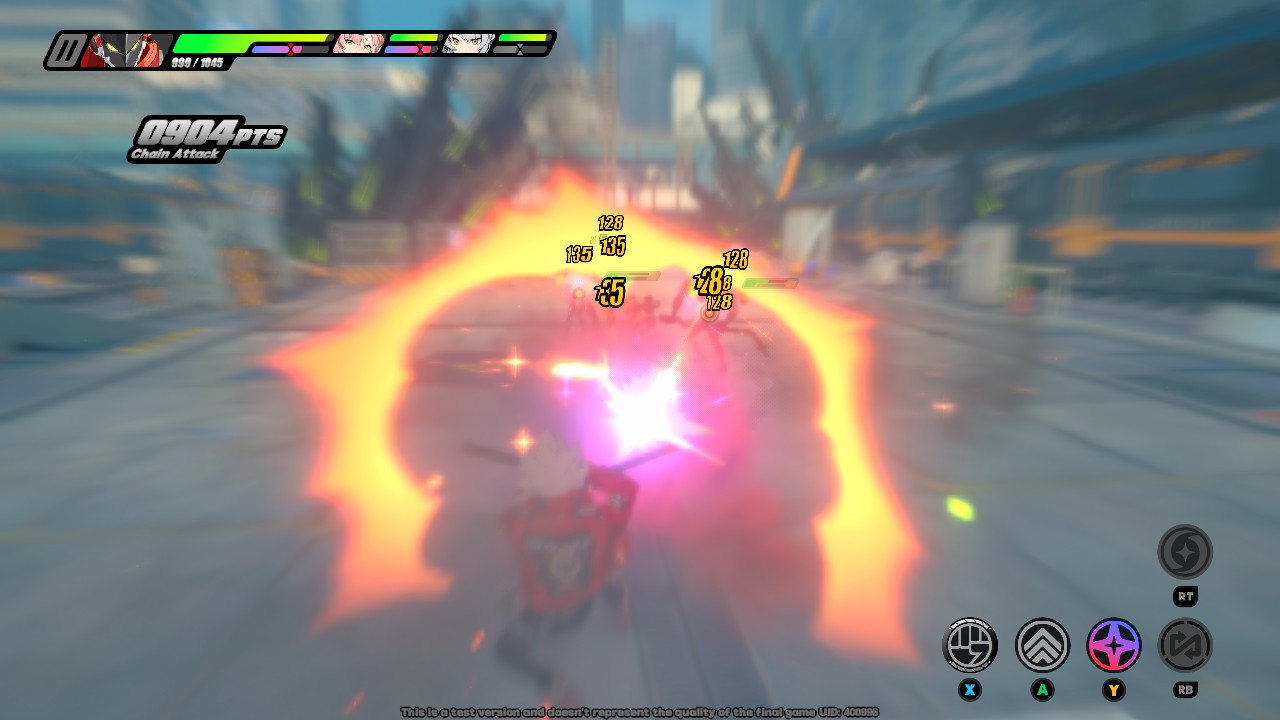Select the red armored character portrait
This screenshot has height=720, width=1280.
127,50
